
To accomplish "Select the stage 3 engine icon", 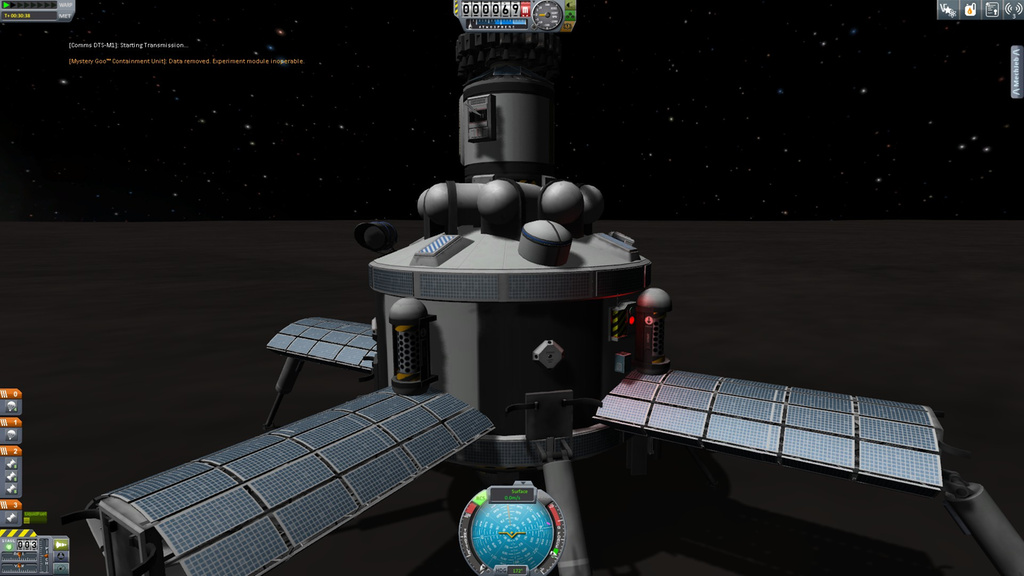I will pyautogui.click(x=11, y=517).
